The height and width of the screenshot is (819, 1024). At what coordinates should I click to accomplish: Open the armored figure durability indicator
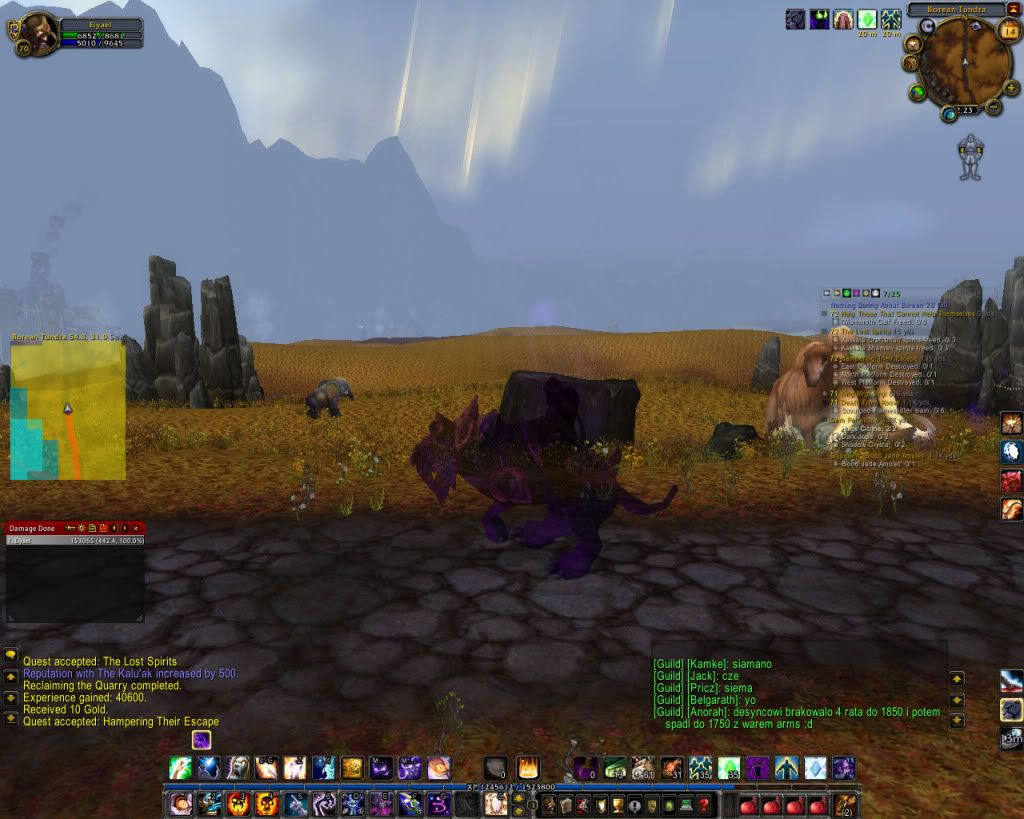pos(969,157)
